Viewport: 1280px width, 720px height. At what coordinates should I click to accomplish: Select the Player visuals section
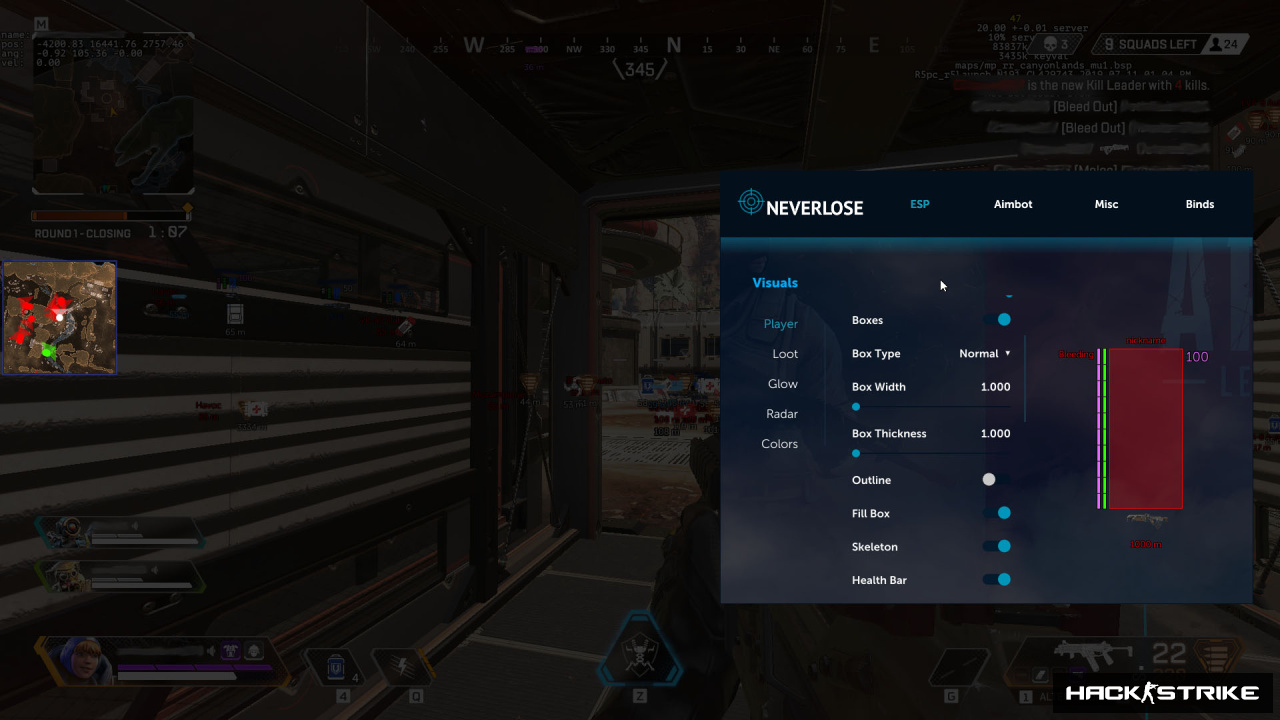click(780, 324)
